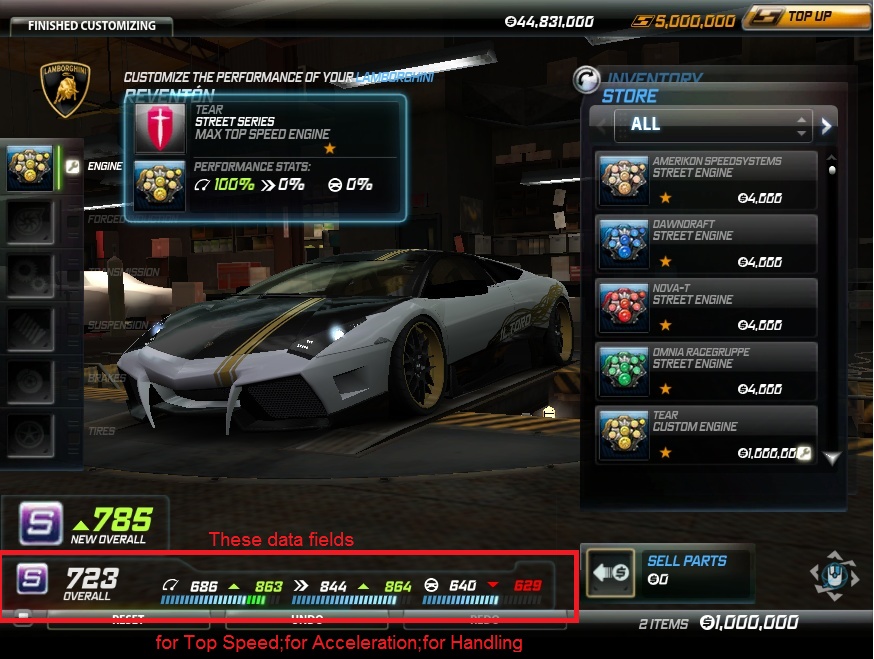Select the Engine parts category

(x=30, y=167)
